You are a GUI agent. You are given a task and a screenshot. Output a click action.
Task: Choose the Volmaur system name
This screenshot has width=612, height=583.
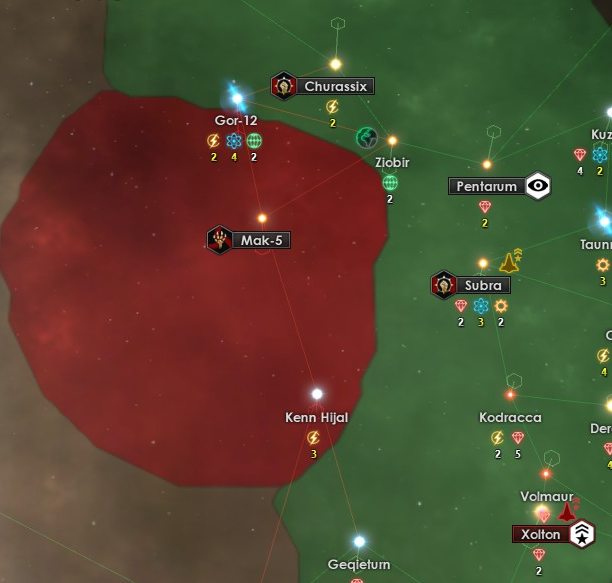pos(546,496)
